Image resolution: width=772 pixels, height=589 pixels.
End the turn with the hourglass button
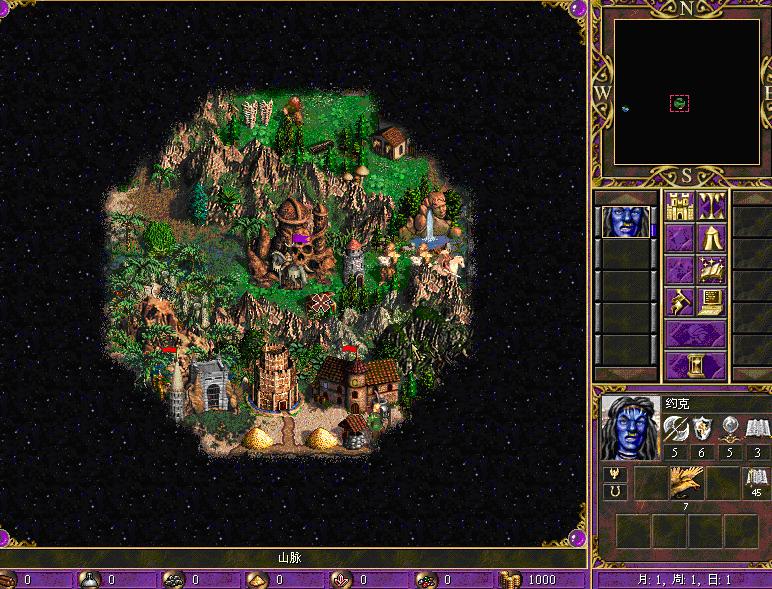696,364
